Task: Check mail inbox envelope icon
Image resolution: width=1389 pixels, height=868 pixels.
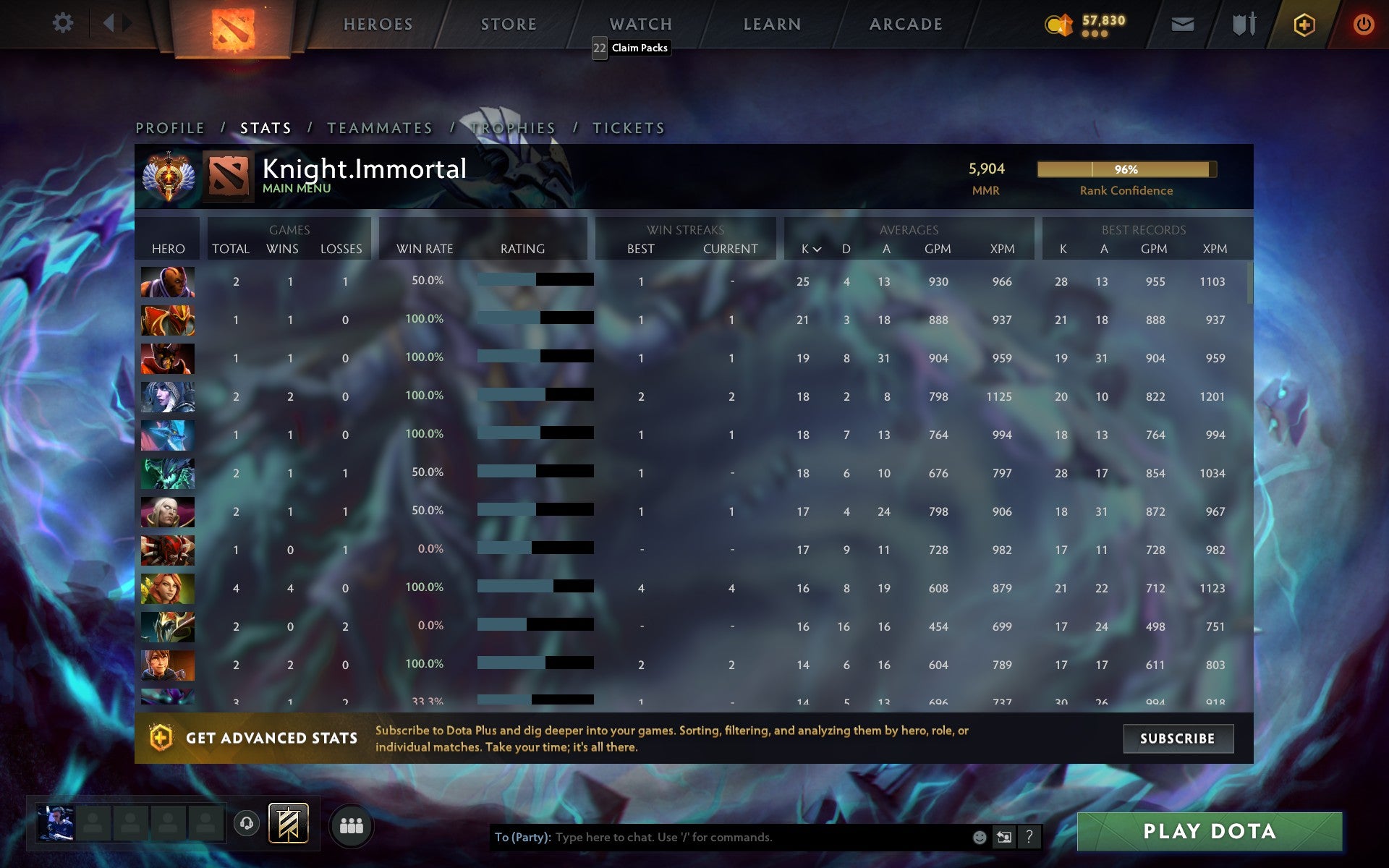Action: [x=1182, y=23]
